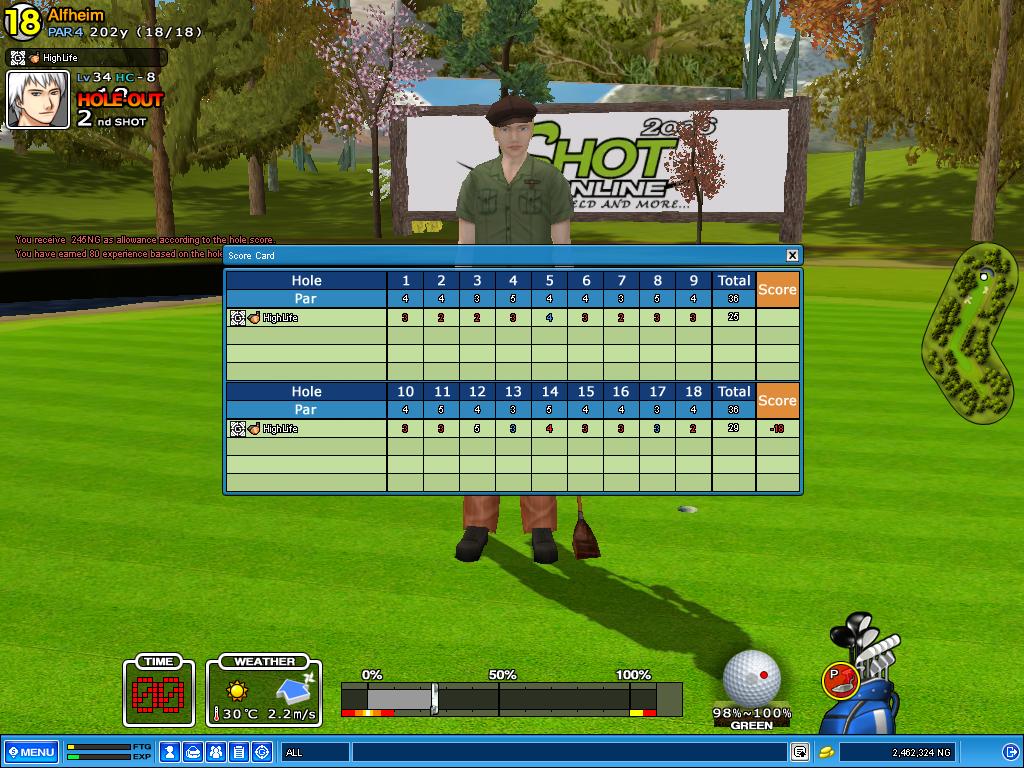Viewport: 1024px width, 768px height.
Task: Click the exit arrow icon
Action: click(1010, 752)
